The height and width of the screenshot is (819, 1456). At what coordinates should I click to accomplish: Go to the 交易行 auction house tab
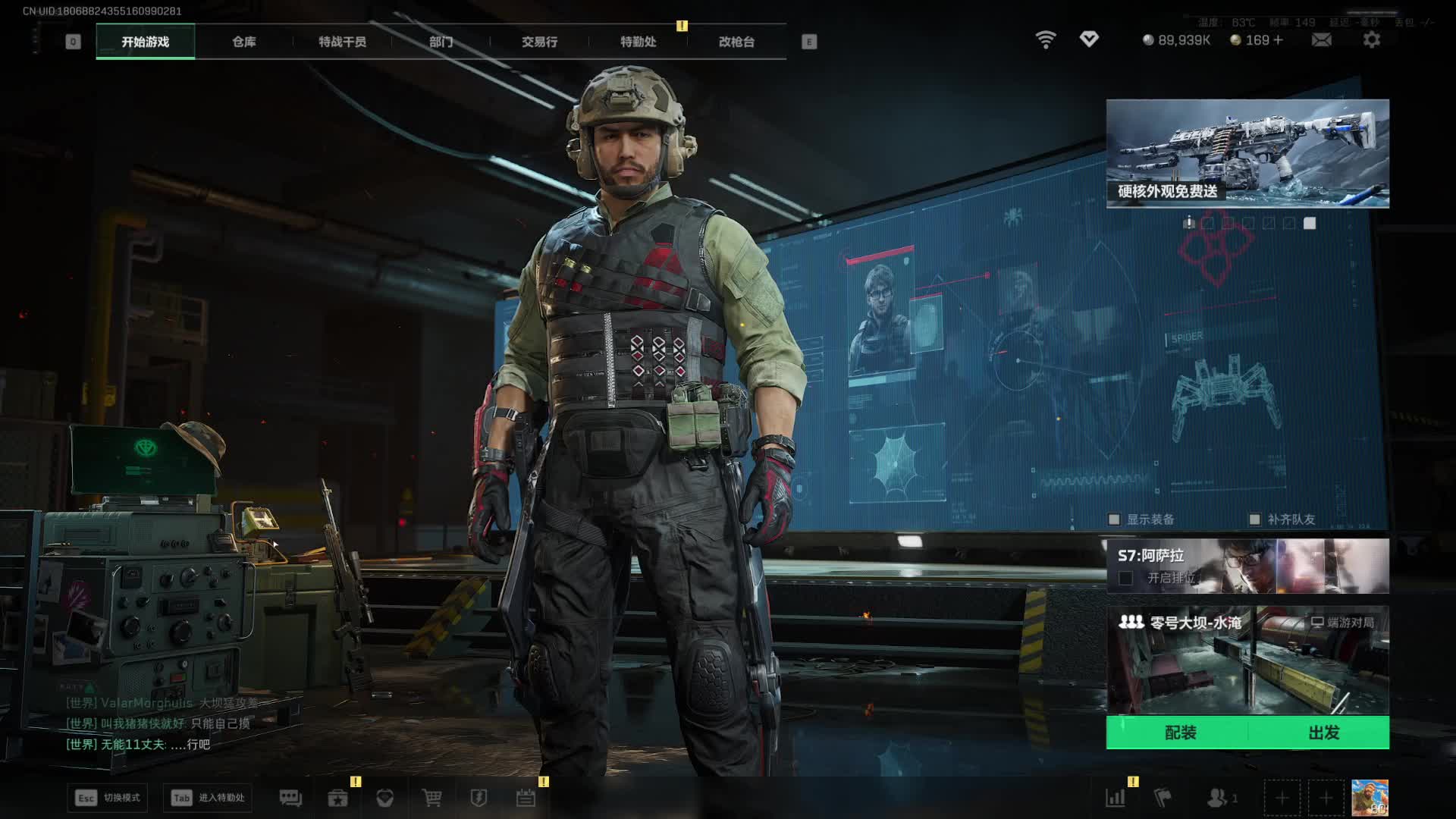[x=539, y=42]
